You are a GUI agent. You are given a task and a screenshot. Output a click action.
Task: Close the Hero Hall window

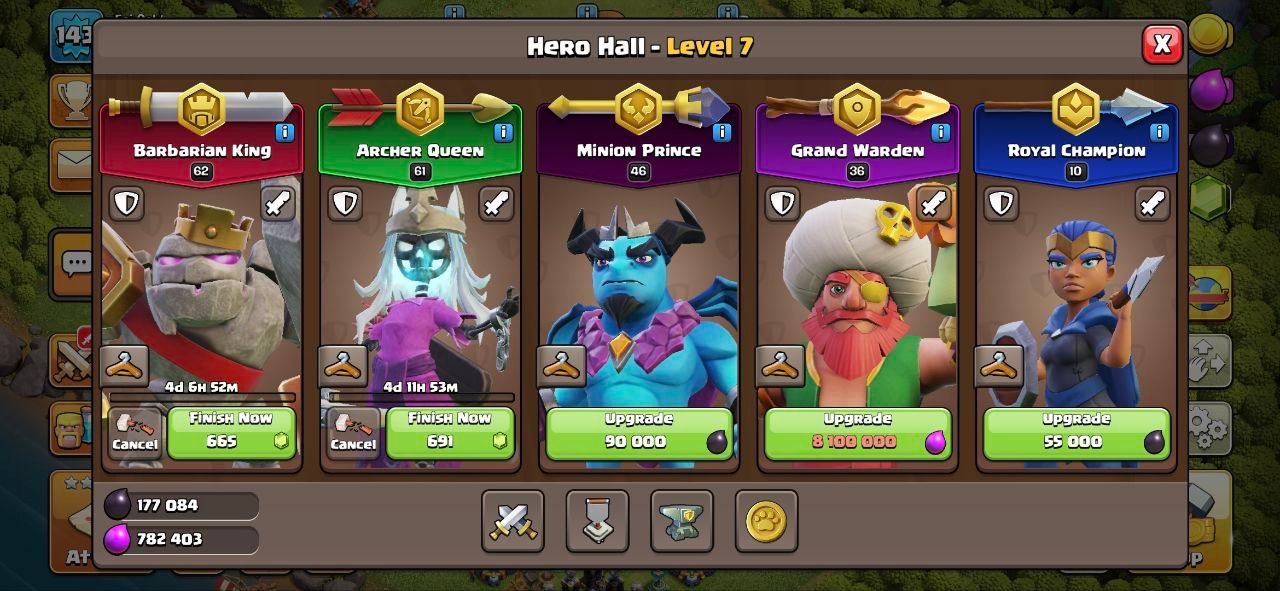[1162, 44]
